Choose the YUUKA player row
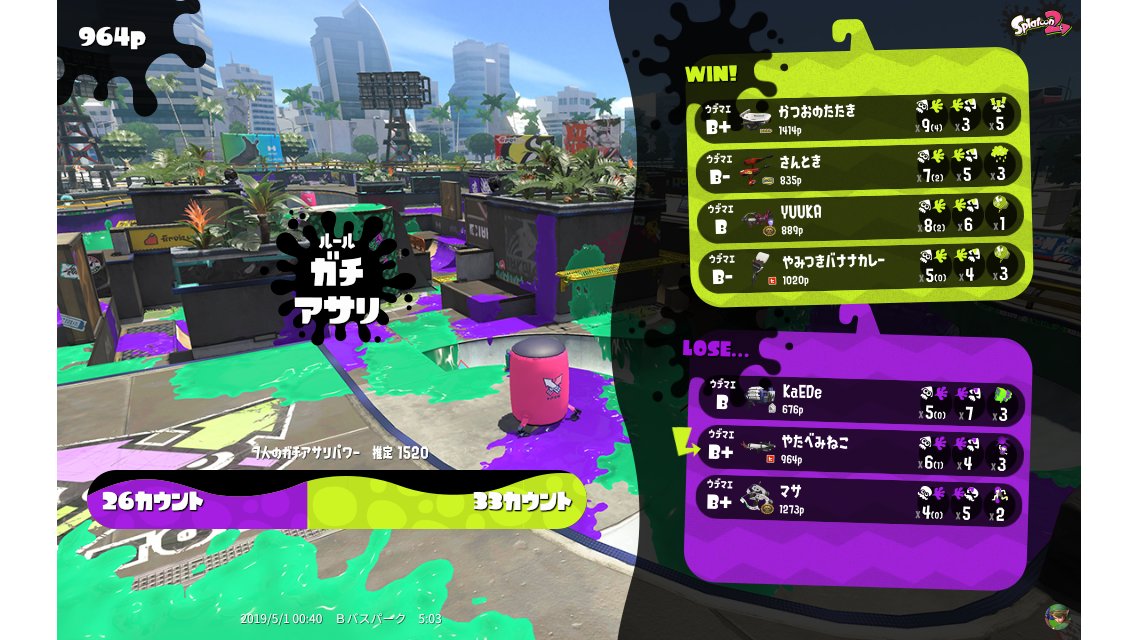This screenshot has width=1138, height=640. tap(860, 217)
